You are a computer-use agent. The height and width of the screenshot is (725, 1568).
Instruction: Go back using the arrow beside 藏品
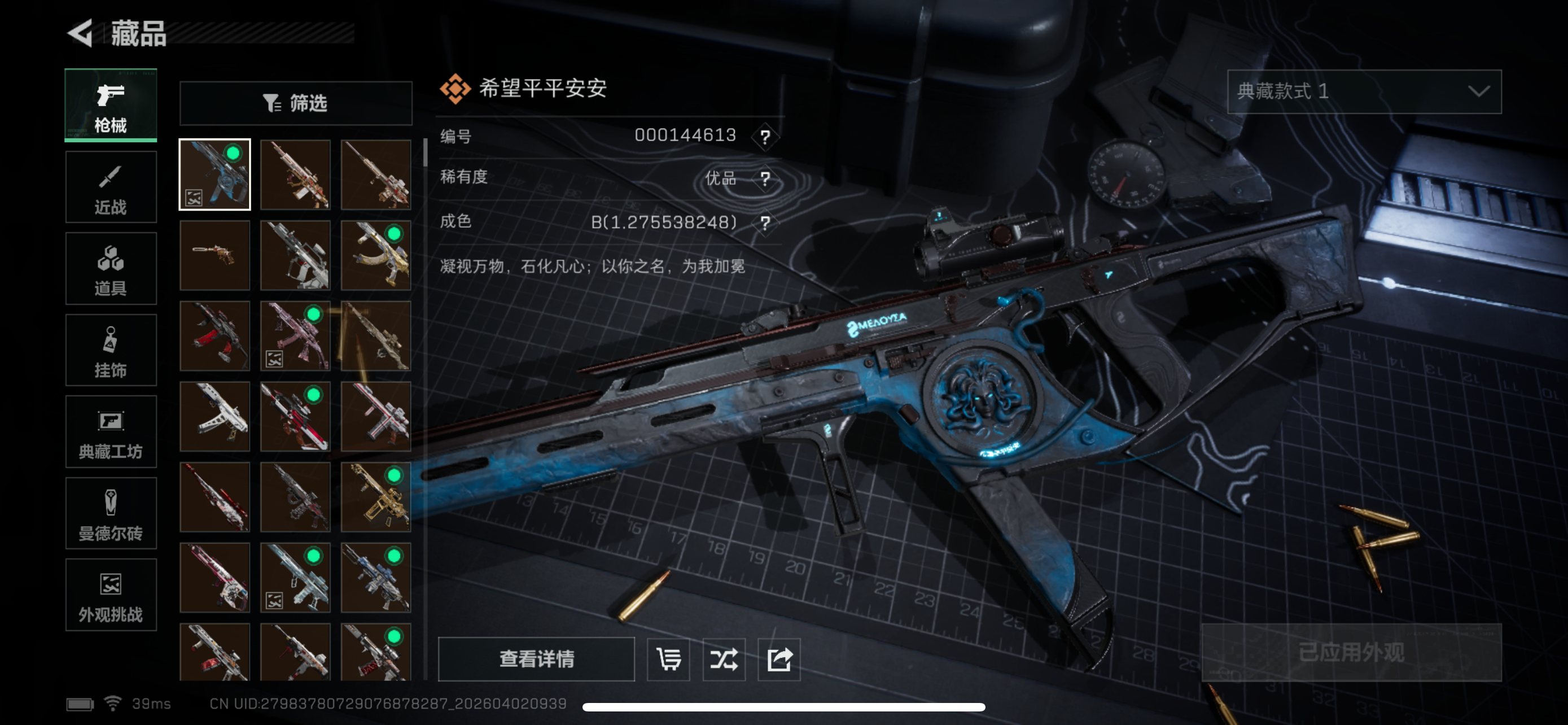pos(80,32)
